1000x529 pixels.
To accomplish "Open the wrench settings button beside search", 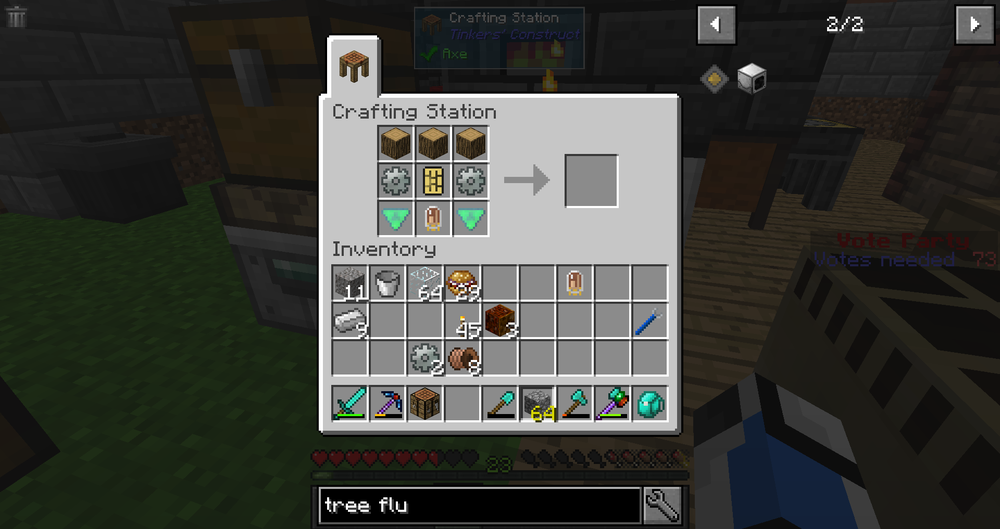I will click(x=662, y=506).
